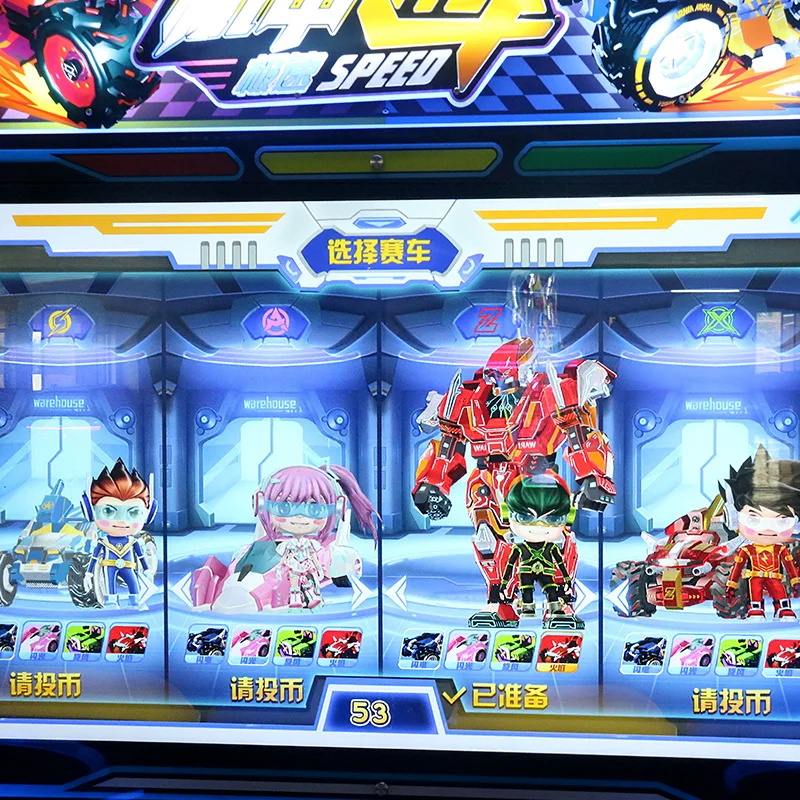This screenshot has height=800, width=800.
Task: Select the pink car thumbnail under the pink-haired girl
Action: (250, 643)
